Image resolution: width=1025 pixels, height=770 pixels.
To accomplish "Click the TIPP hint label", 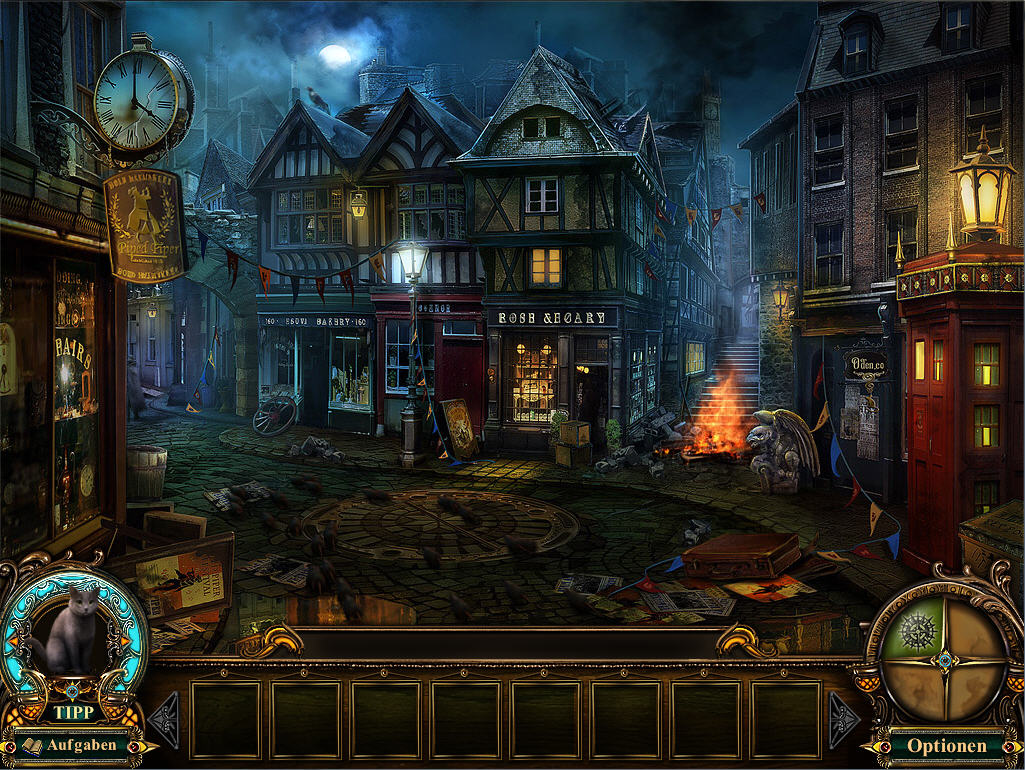I will click(x=73, y=713).
